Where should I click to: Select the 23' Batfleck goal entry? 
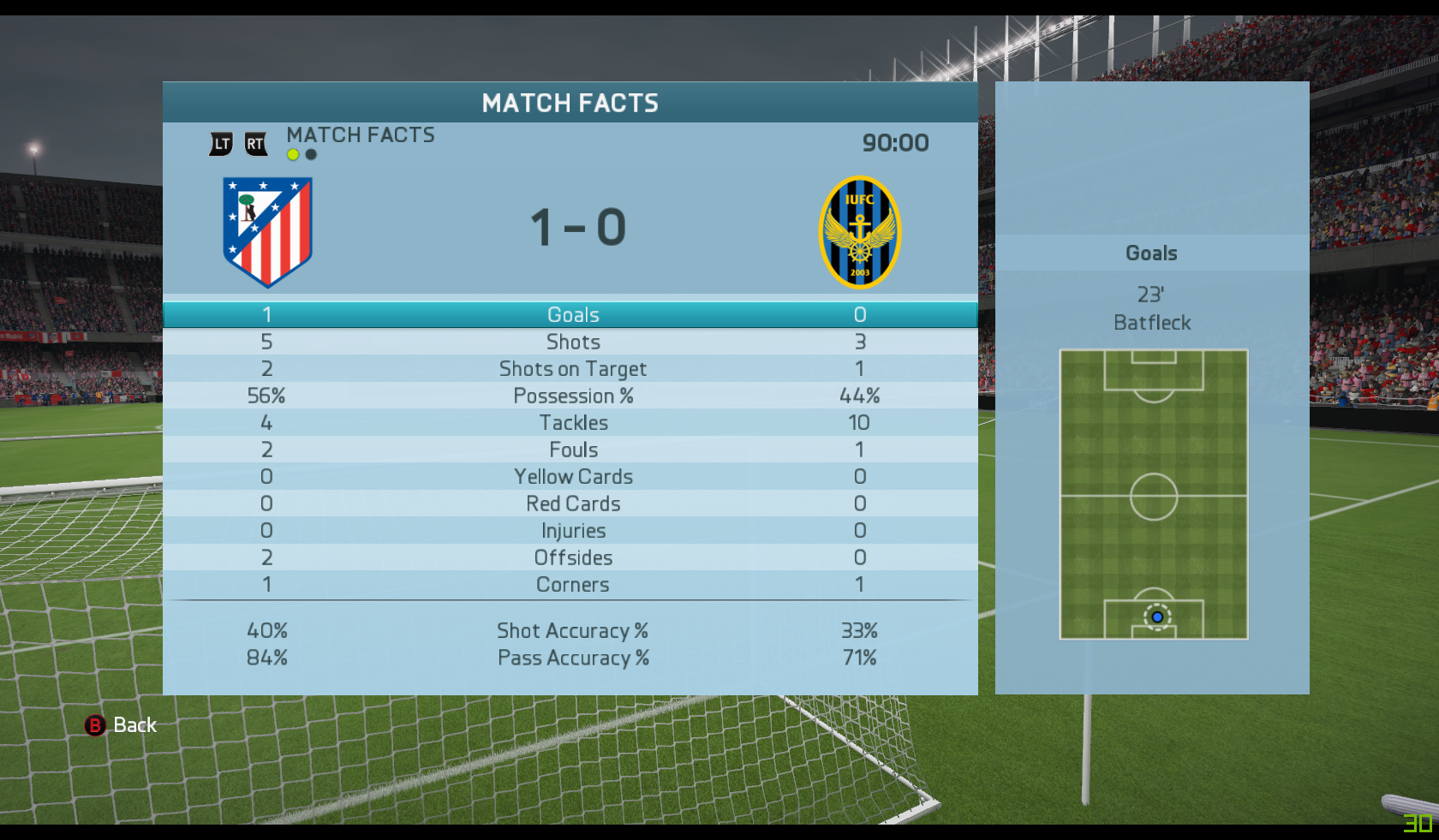1151,309
